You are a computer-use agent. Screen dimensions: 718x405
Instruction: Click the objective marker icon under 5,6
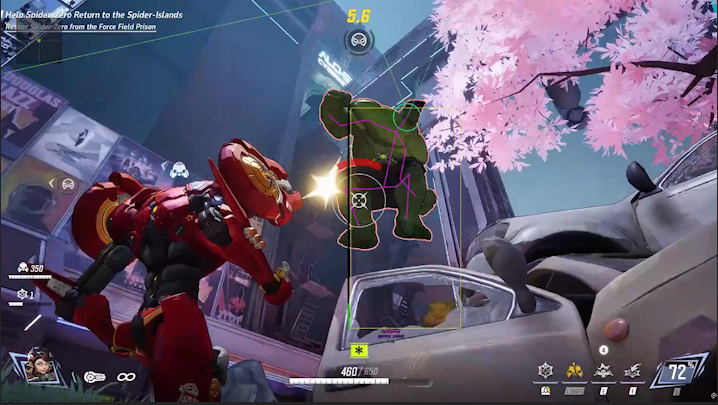357,40
